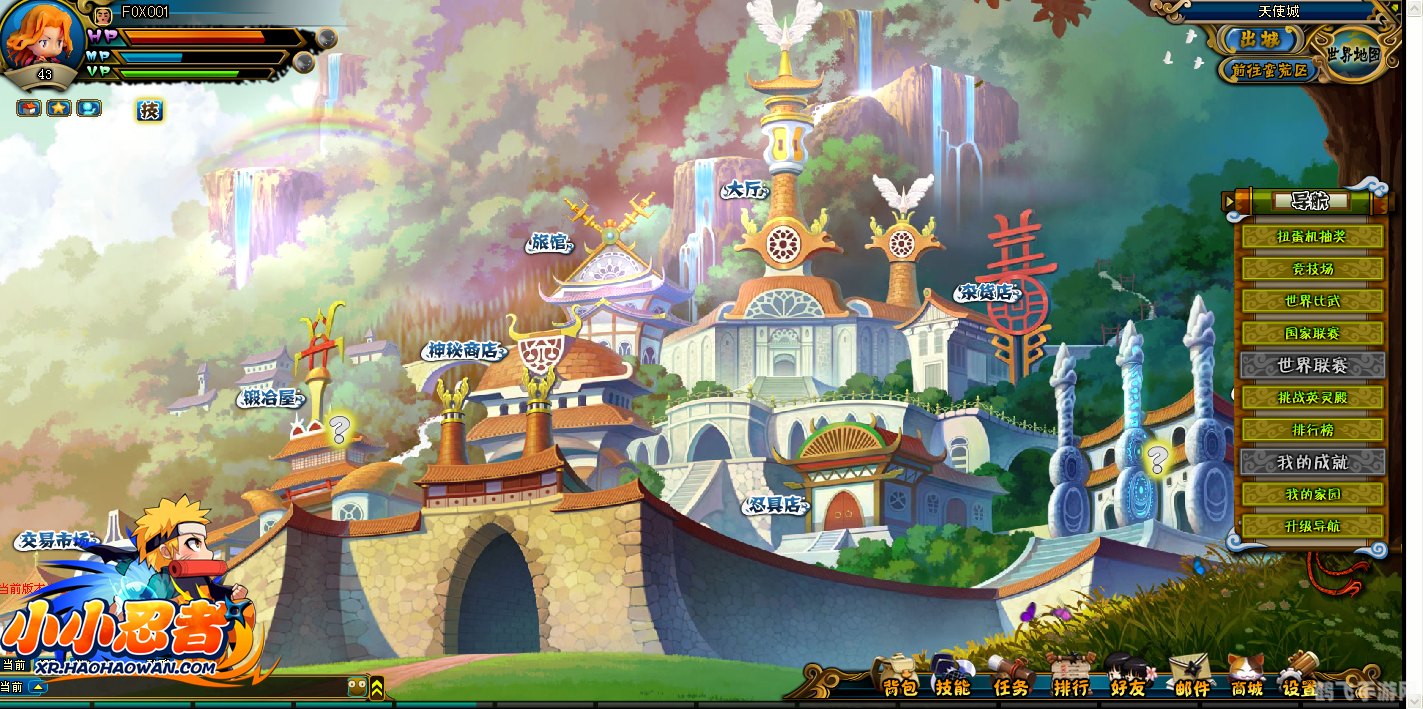The height and width of the screenshot is (709, 1423).
Task: Open 挑战英灵殿 from the navigation list
Action: [1312, 397]
